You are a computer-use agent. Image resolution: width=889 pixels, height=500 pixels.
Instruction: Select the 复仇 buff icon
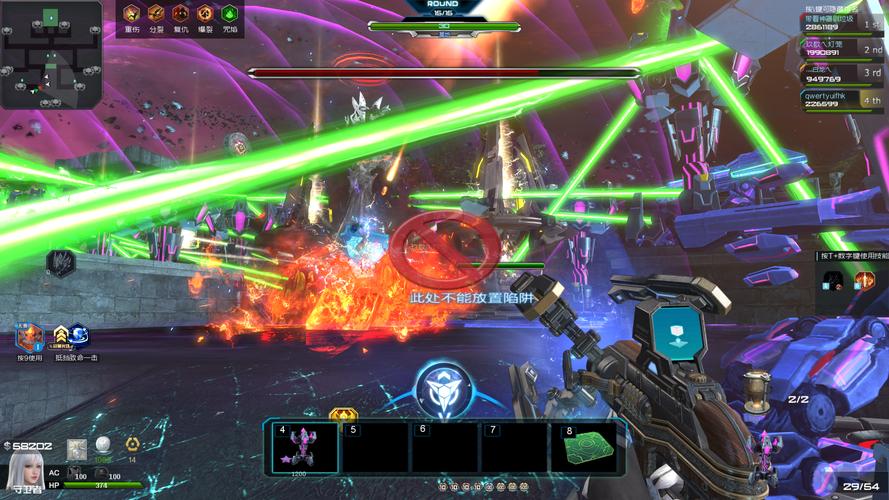pos(181,14)
